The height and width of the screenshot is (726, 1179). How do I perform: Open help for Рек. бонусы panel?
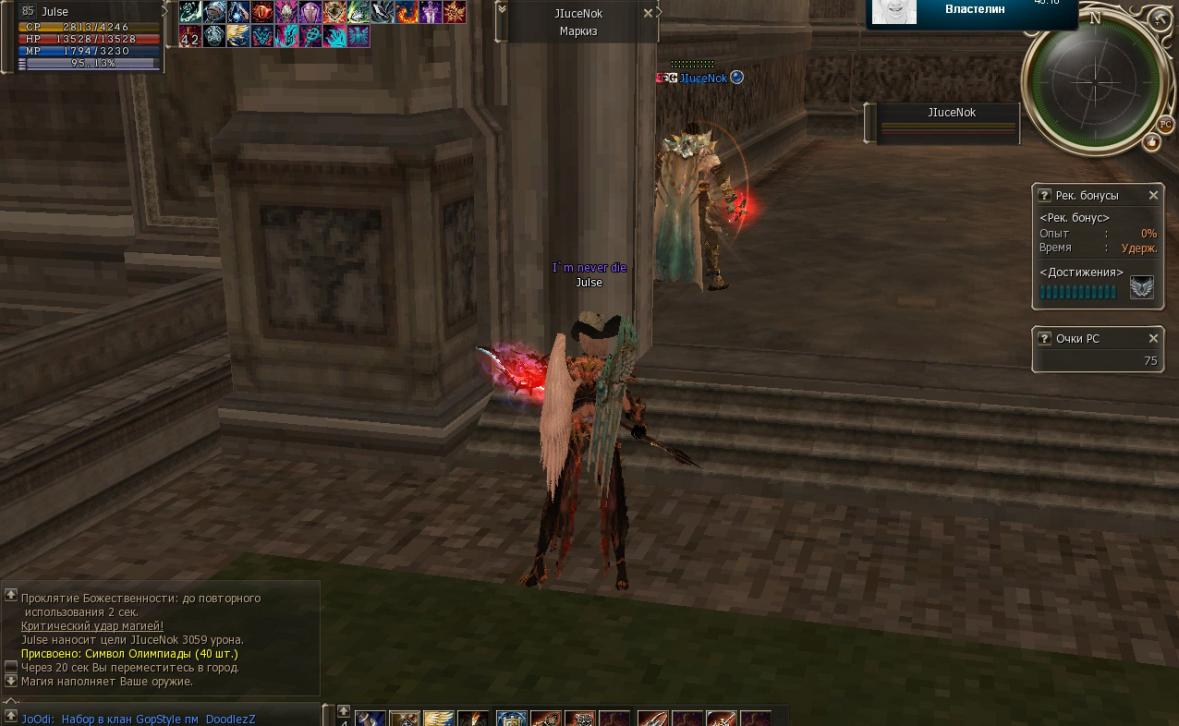click(1044, 196)
